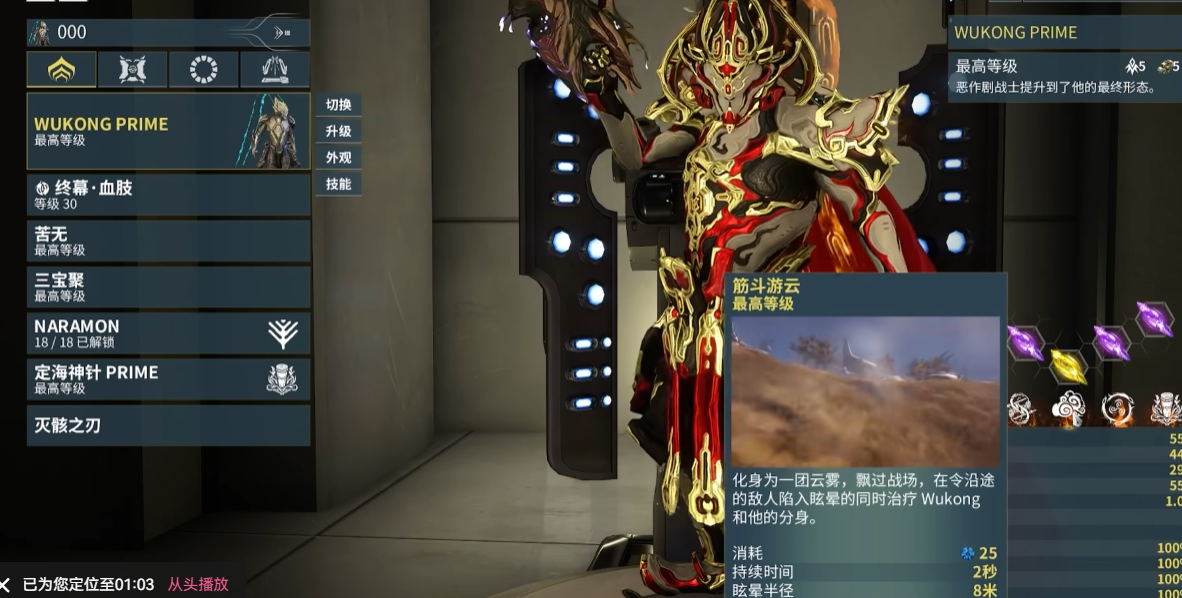
Task: View the 技能 (abilities) panel
Action: 338,183
